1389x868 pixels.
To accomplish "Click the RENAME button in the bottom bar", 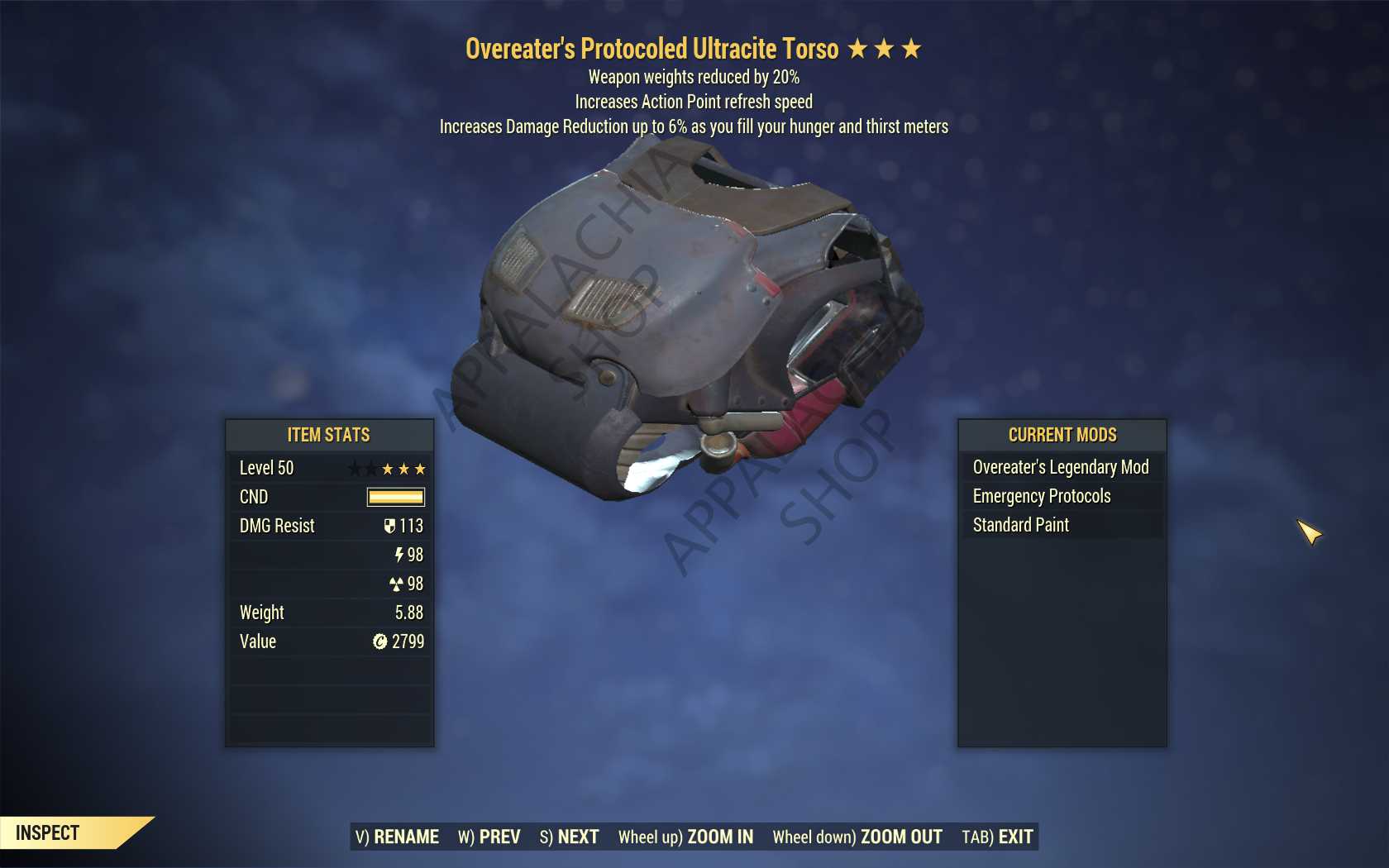I will pos(397,837).
